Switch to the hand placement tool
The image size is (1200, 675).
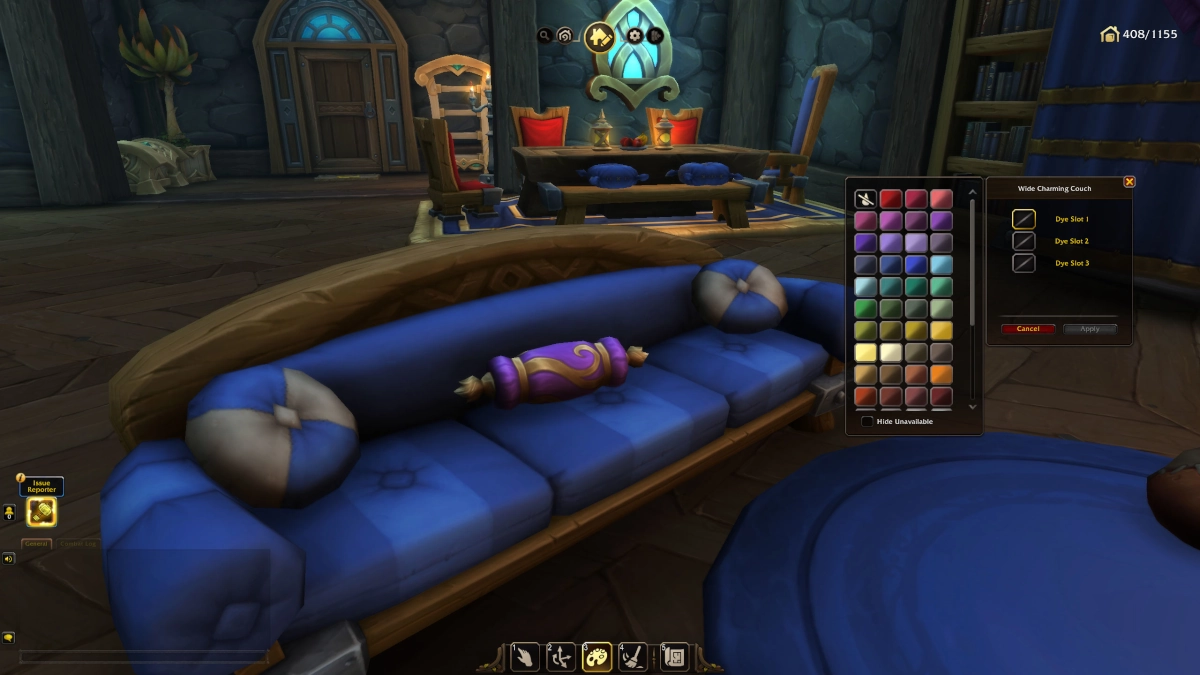pyautogui.click(x=525, y=656)
